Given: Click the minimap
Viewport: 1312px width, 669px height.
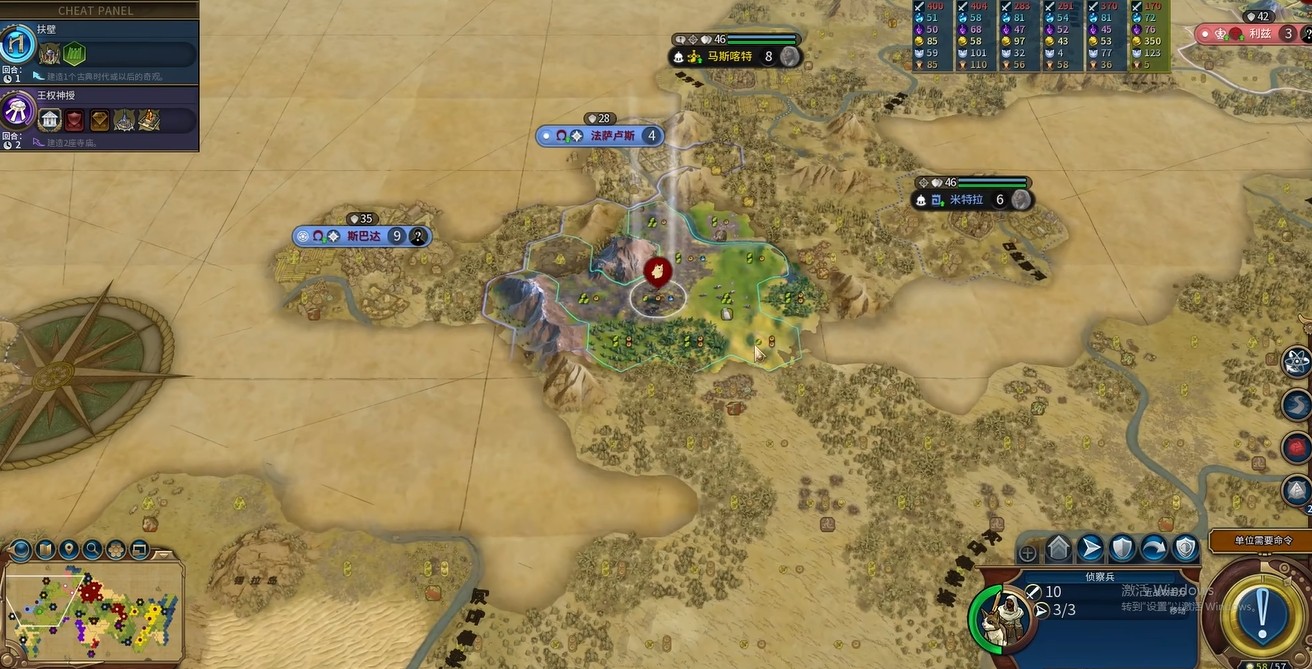Looking at the screenshot, I should [95, 608].
